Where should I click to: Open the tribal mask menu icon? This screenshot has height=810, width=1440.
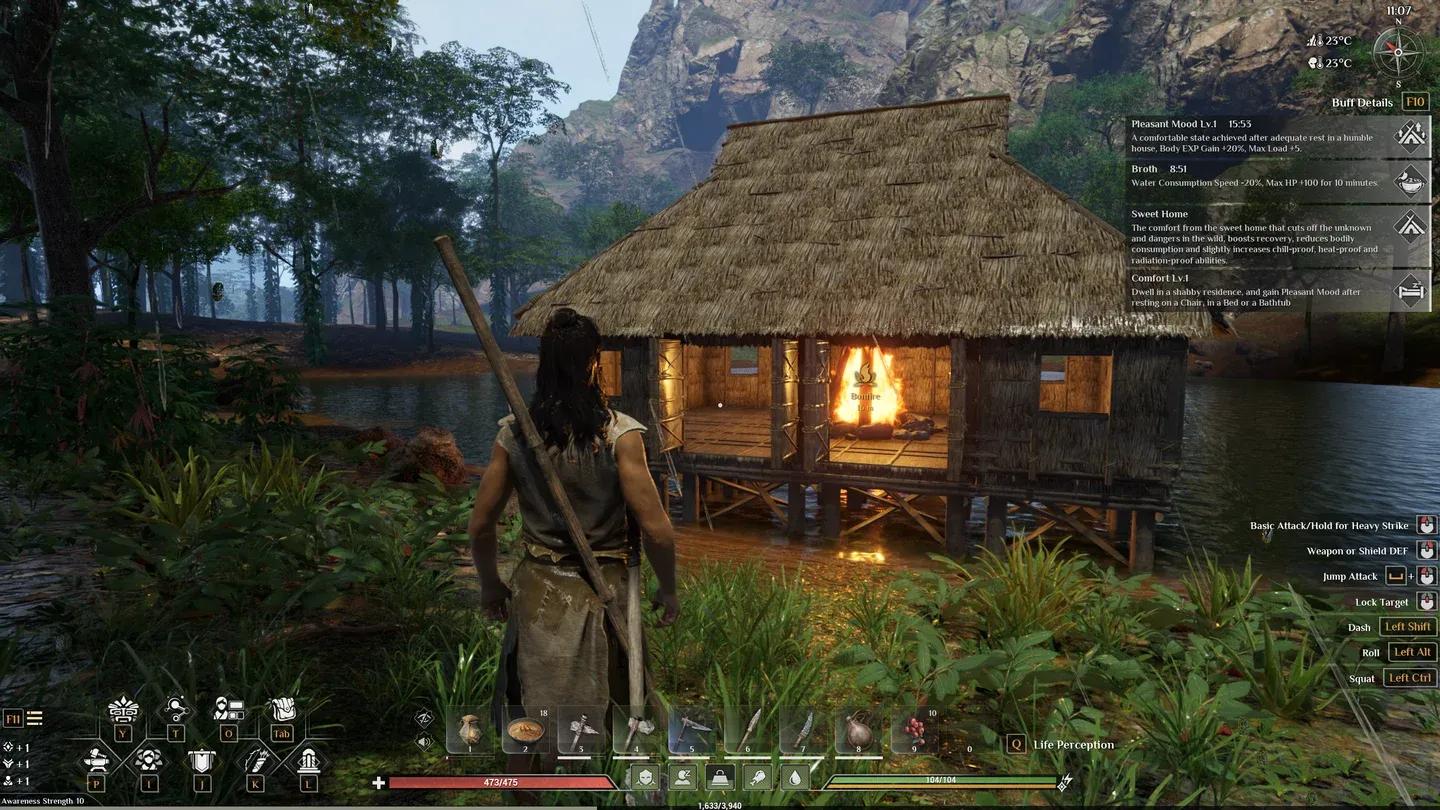(x=123, y=710)
